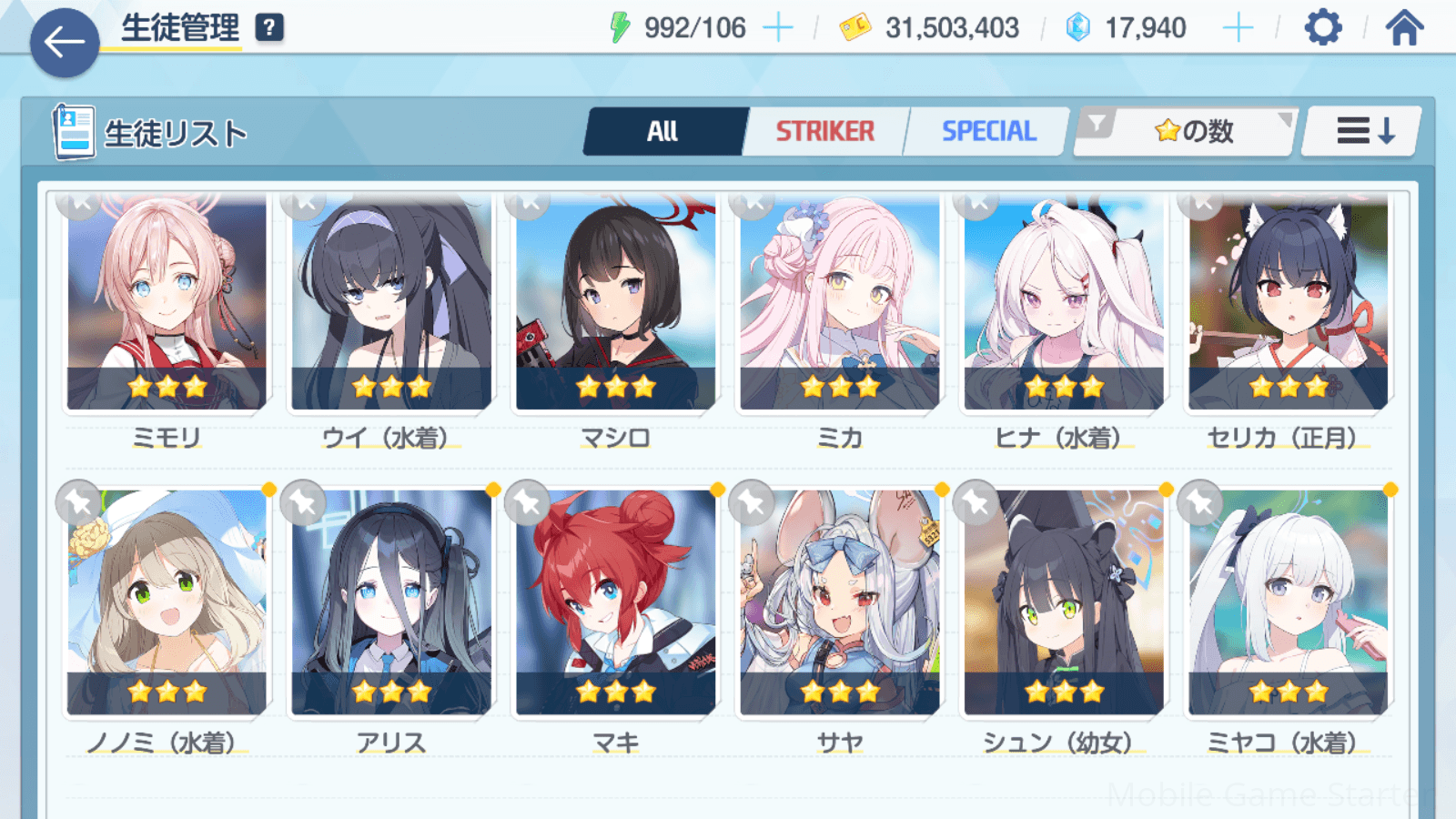This screenshot has width=1456, height=819.
Task: Toggle the sort order direction button
Action: point(1362,132)
